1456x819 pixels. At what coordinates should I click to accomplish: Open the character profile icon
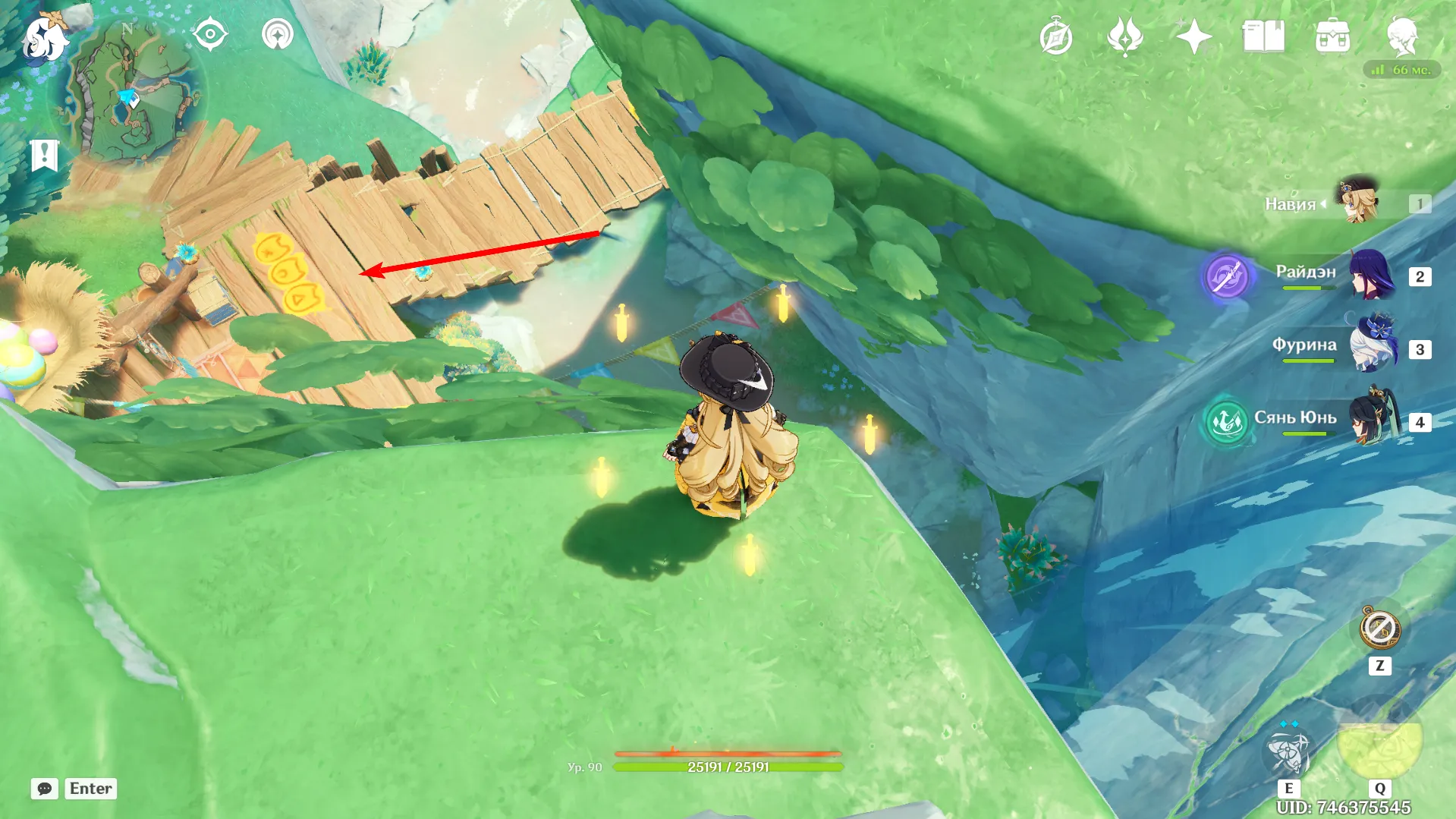pyautogui.click(x=1402, y=36)
